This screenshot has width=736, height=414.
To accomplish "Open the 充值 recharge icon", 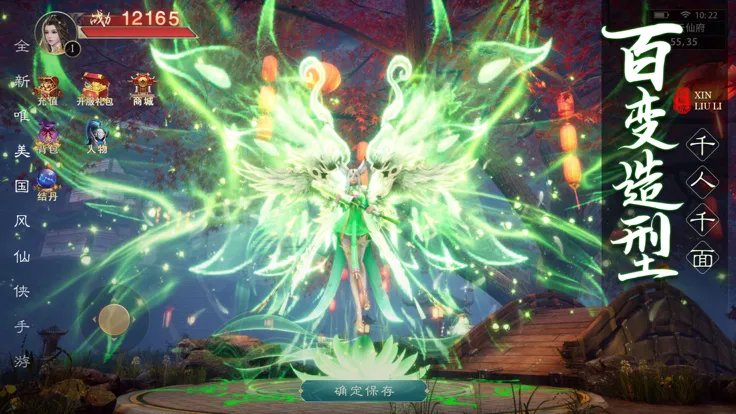I will tap(48, 90).
